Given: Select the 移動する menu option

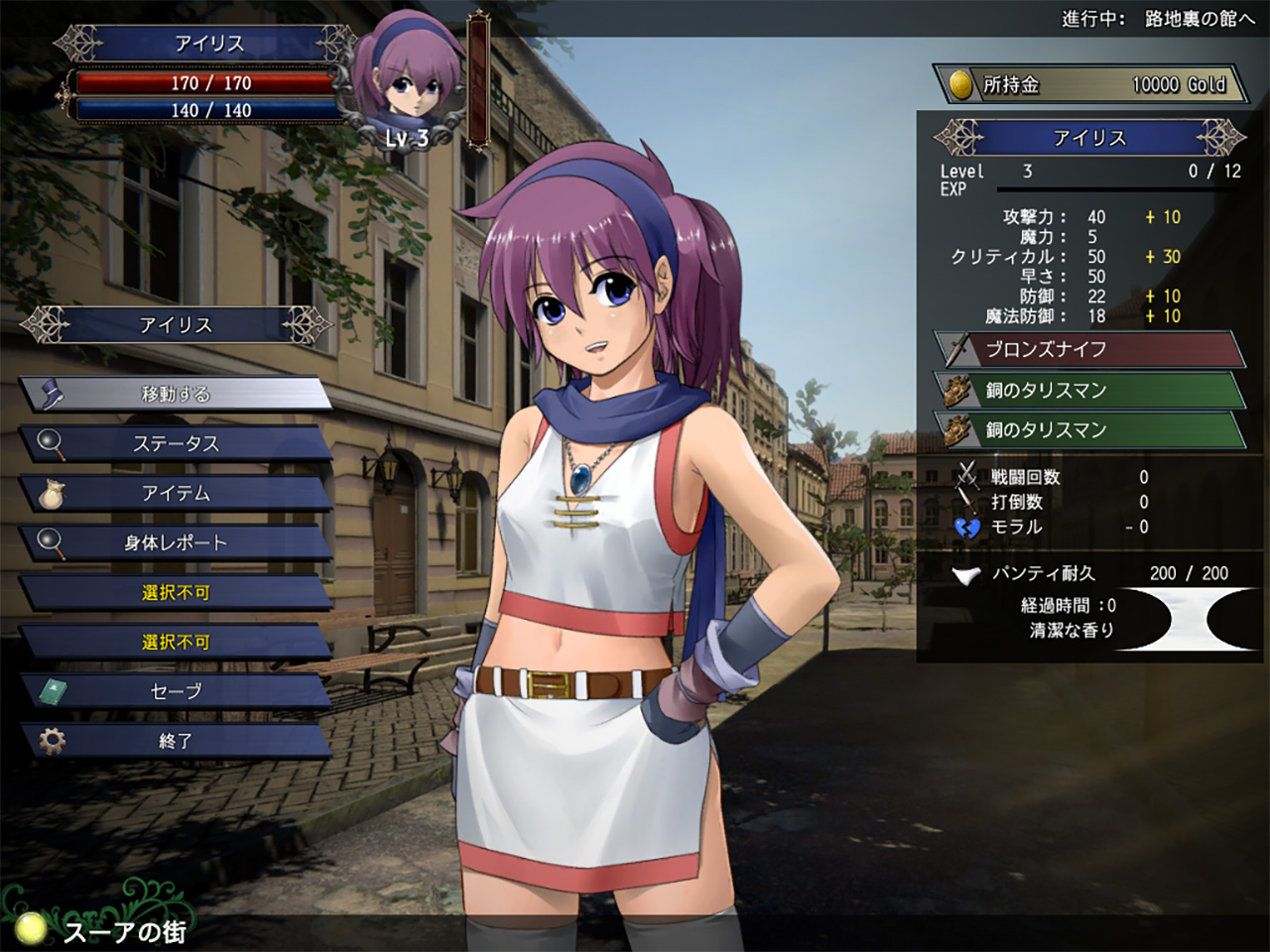Looking at the screenshot, I should click(x=176, y=394).
